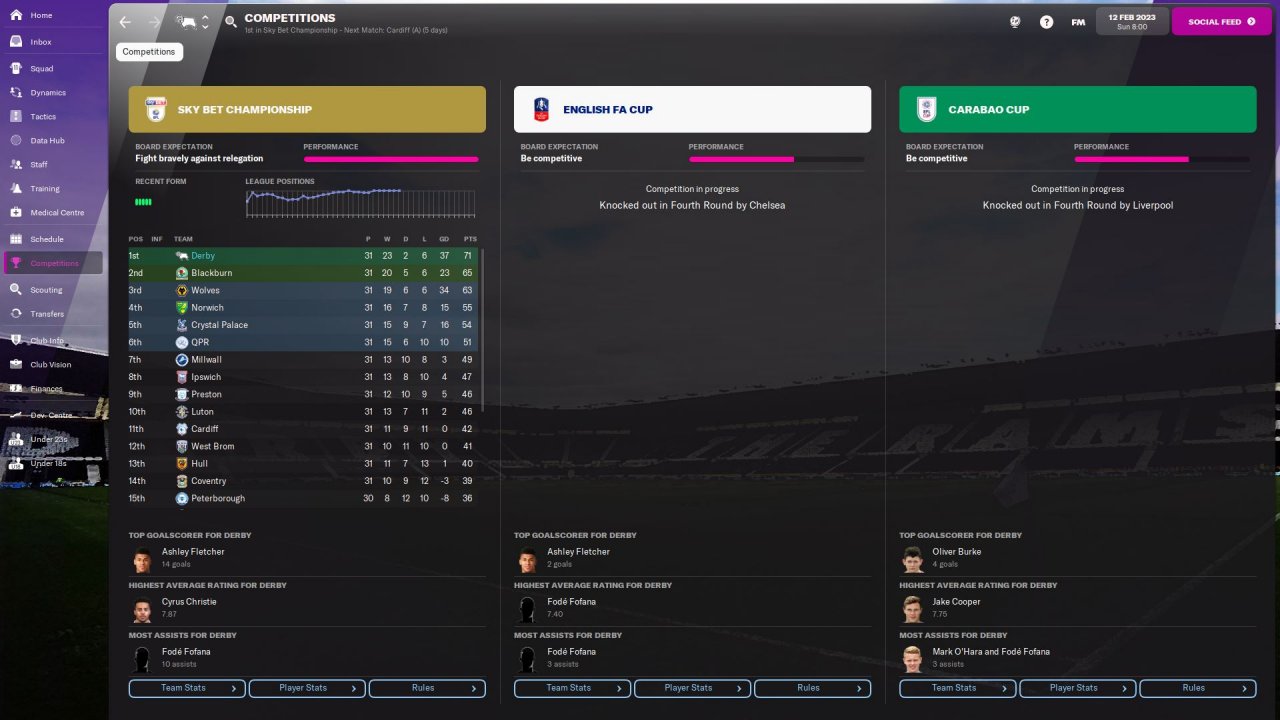The image size is (1280, 720).
Task: Open Oliver Burke's Carabao Cup goalscorer entry
Action: click(956, 552)
